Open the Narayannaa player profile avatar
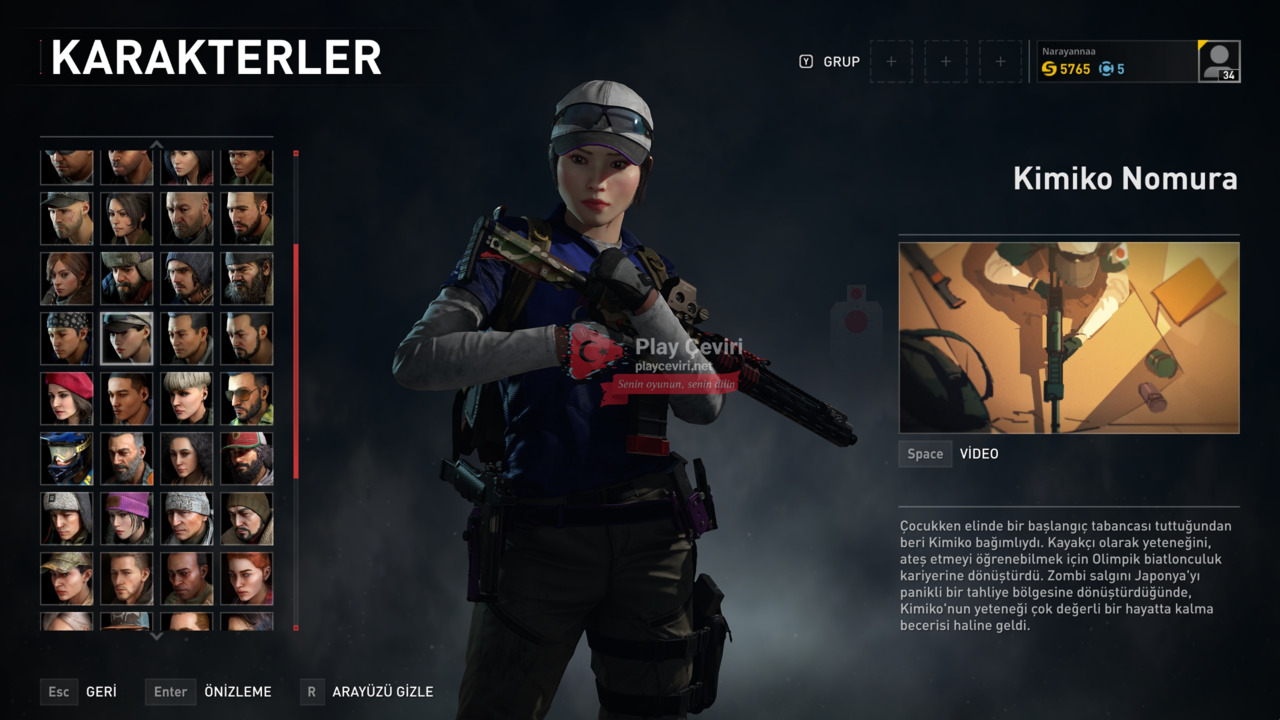Screen dimensions: 1280x720 pyautogui.click(x=1219, y=61)
